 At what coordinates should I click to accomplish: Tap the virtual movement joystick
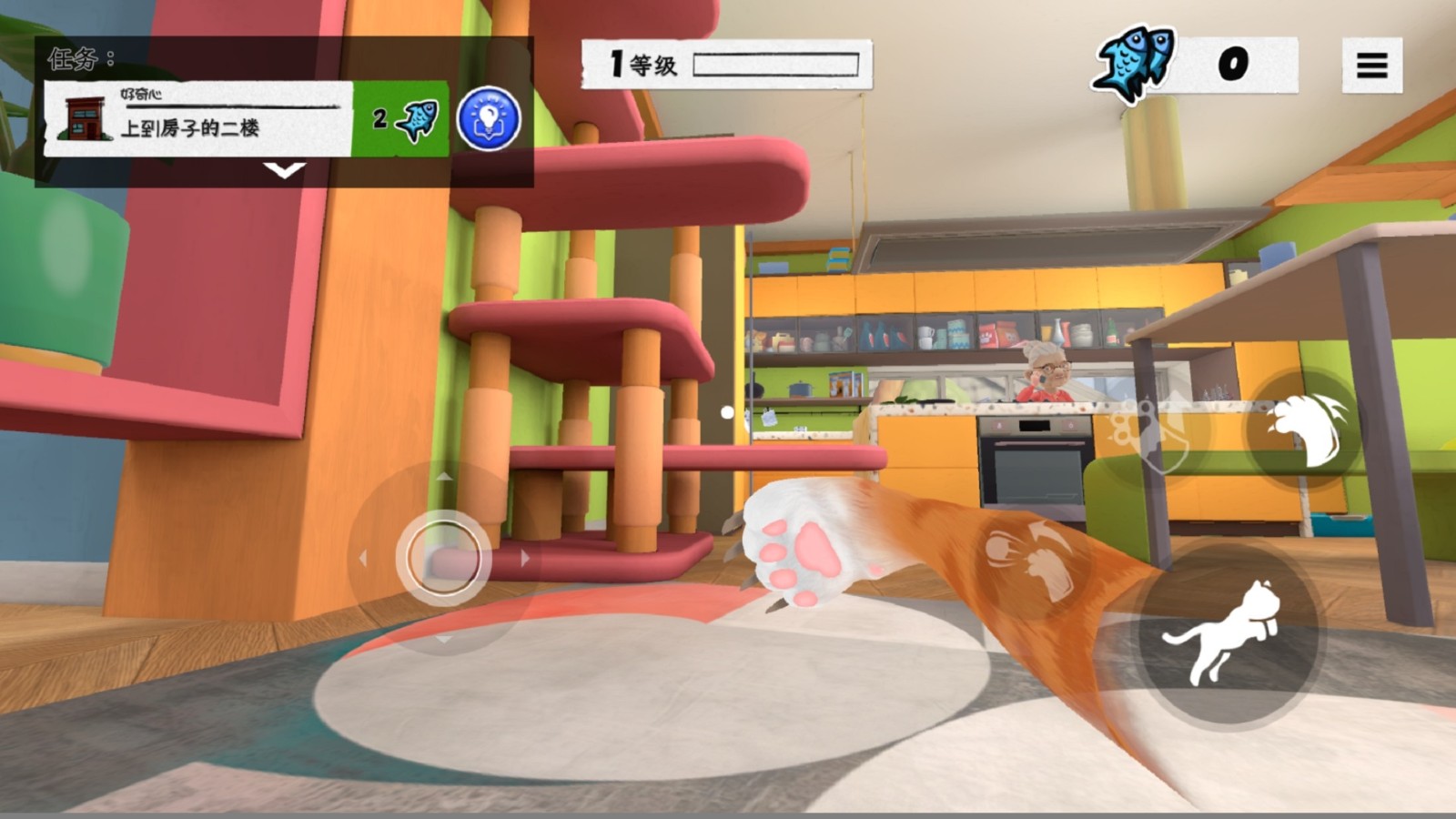(x=443, y=558)
